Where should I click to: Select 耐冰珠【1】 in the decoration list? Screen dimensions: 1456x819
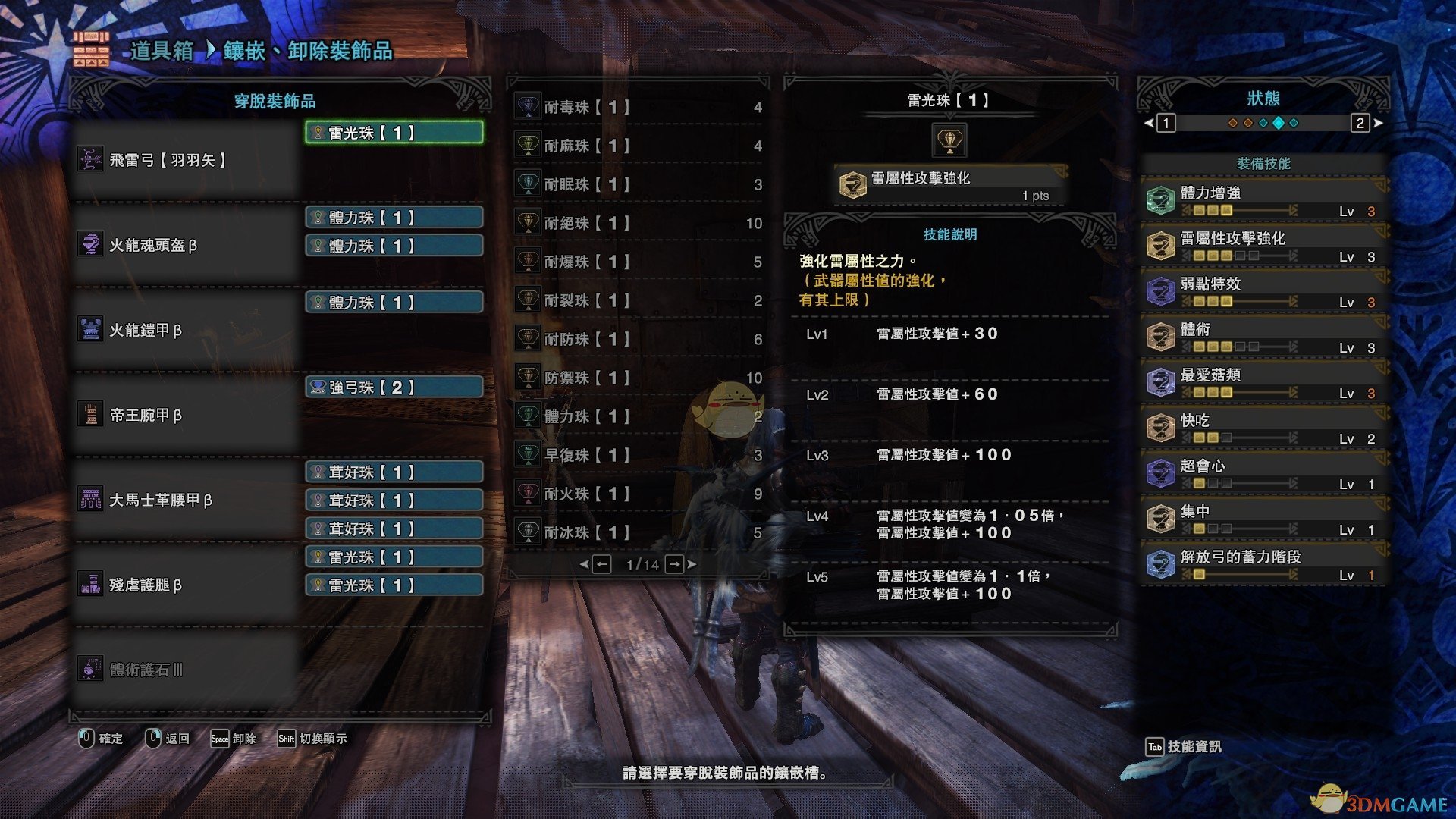click(639, 532)
